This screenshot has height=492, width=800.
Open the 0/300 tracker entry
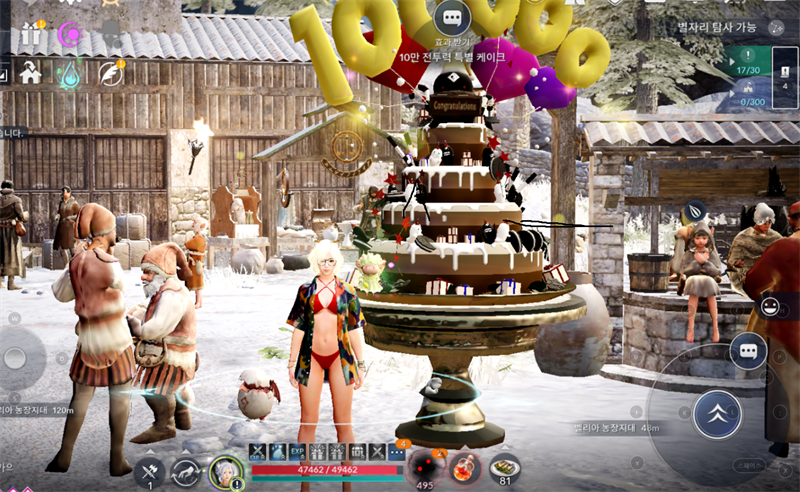pos(747,93)
